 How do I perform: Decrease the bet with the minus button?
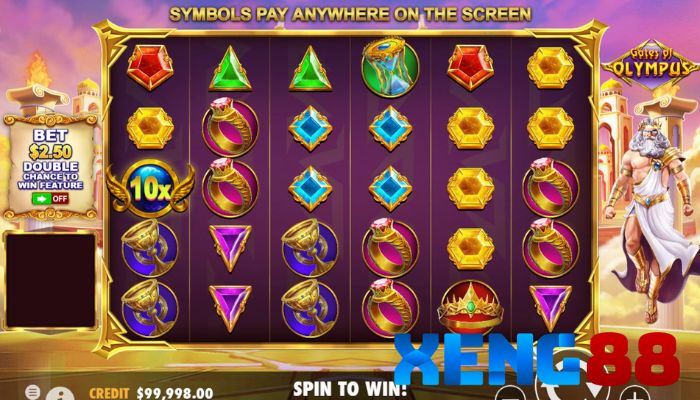(x=511, y=392)
